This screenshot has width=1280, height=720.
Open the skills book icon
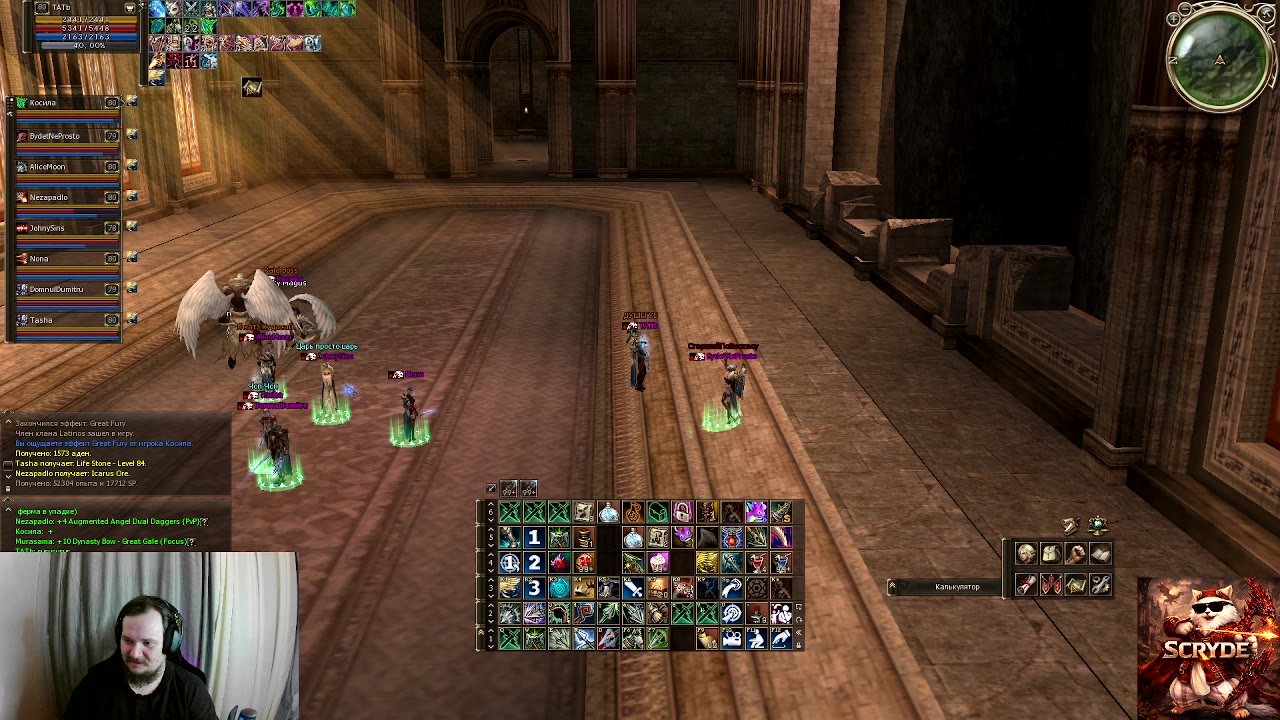point(1100,554)
